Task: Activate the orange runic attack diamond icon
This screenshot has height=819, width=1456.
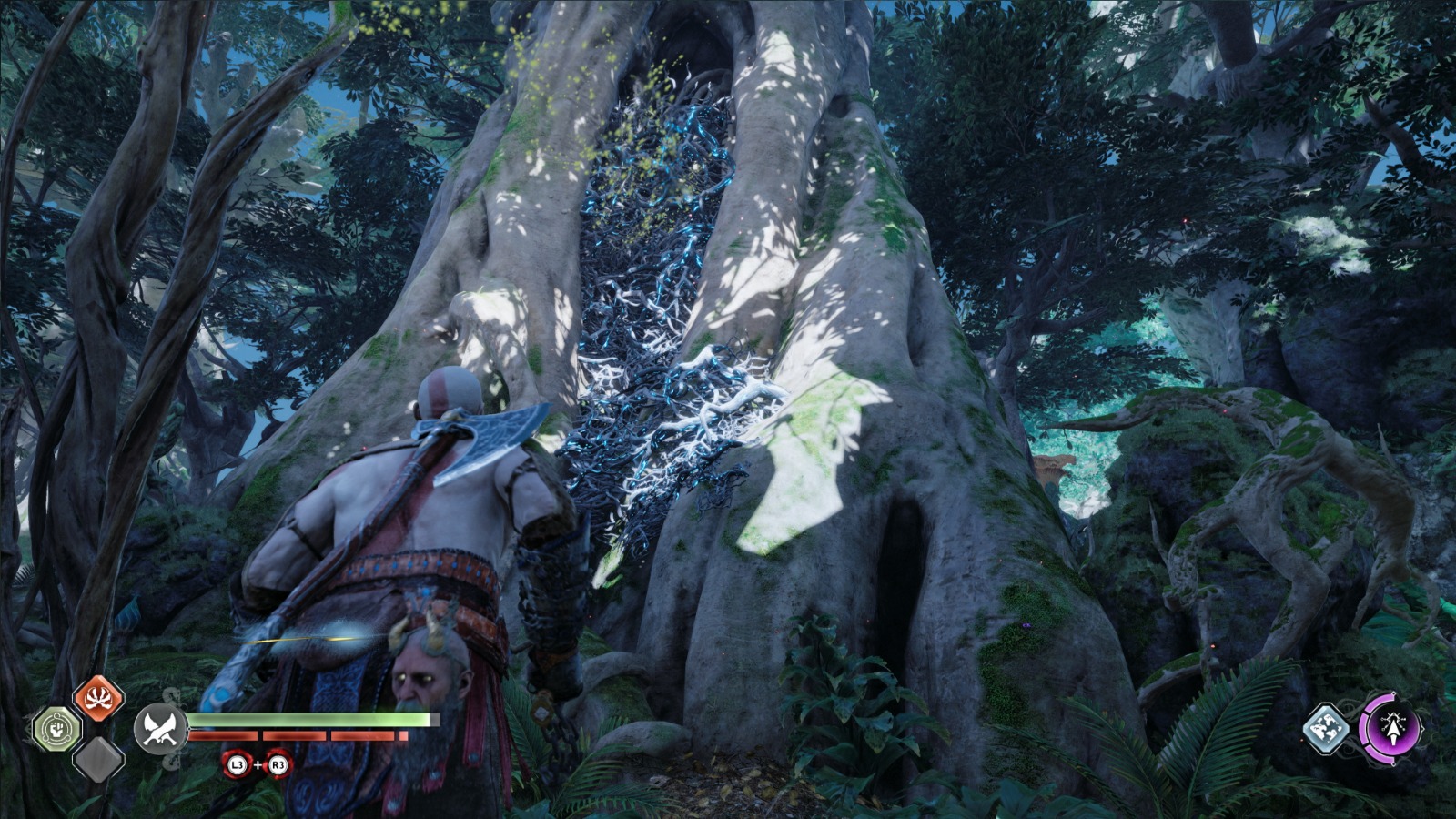Action: (x=97, y=699)
